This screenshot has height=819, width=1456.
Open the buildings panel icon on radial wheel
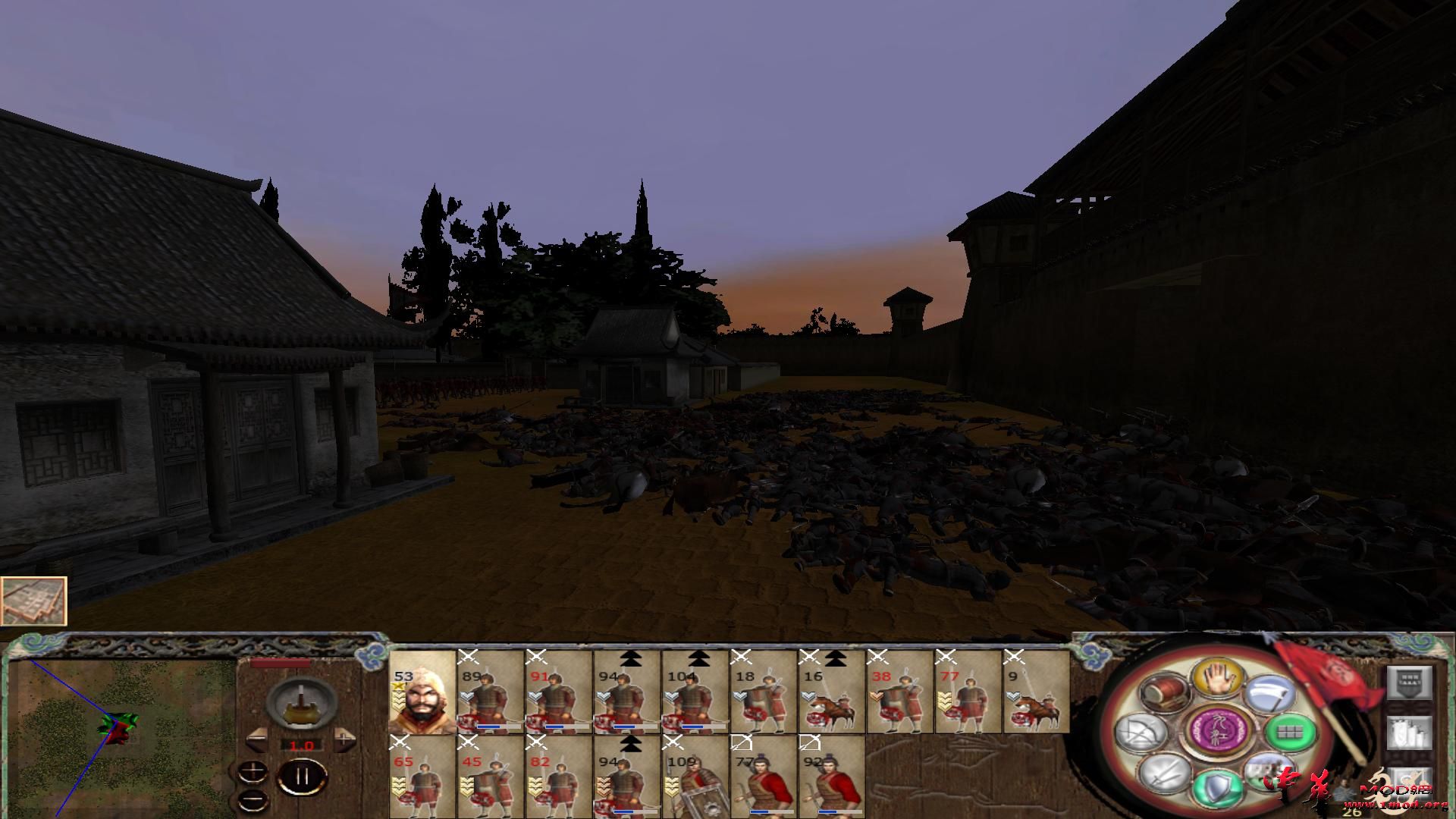pos(1267,773)
